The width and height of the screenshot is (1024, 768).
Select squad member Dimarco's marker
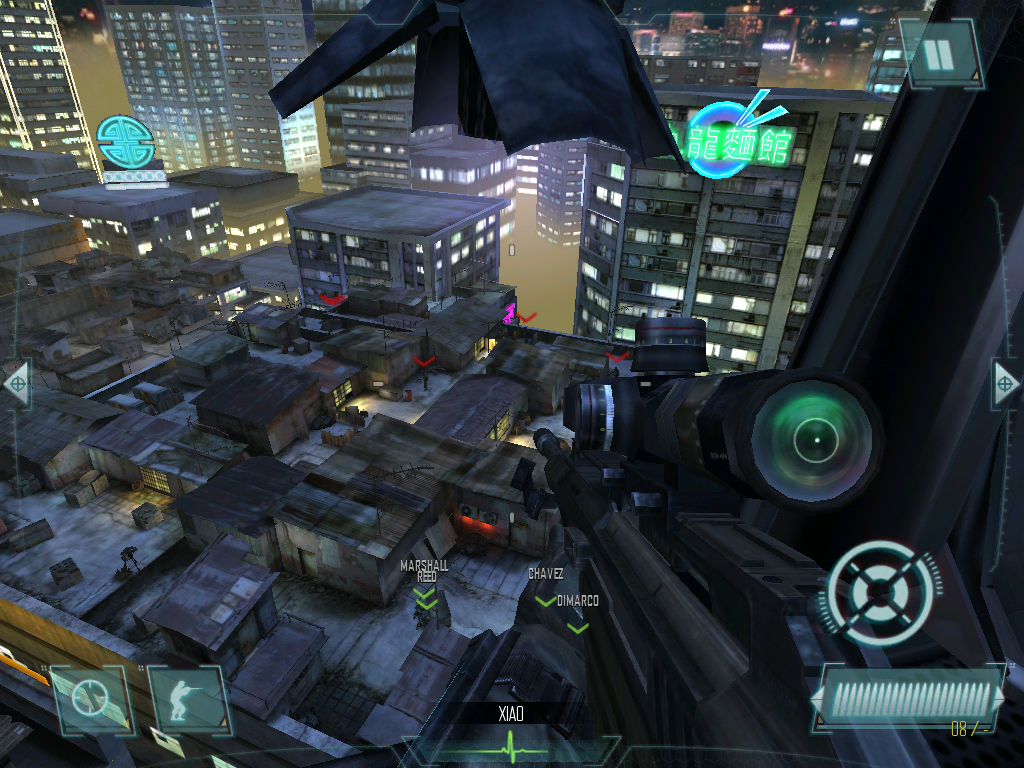pos(577,627)
